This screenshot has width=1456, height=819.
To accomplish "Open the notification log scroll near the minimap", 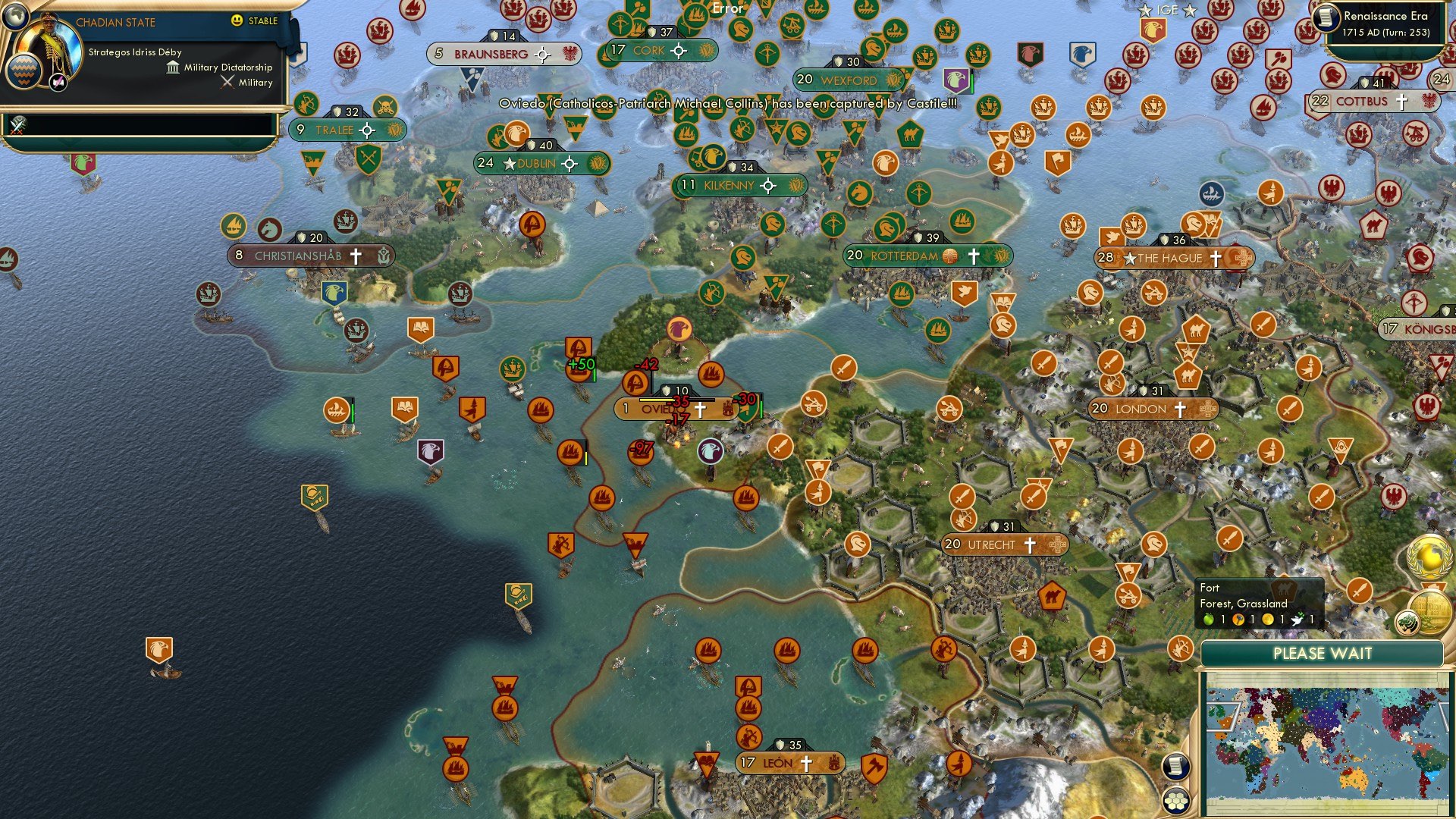I will (1176, 767).
